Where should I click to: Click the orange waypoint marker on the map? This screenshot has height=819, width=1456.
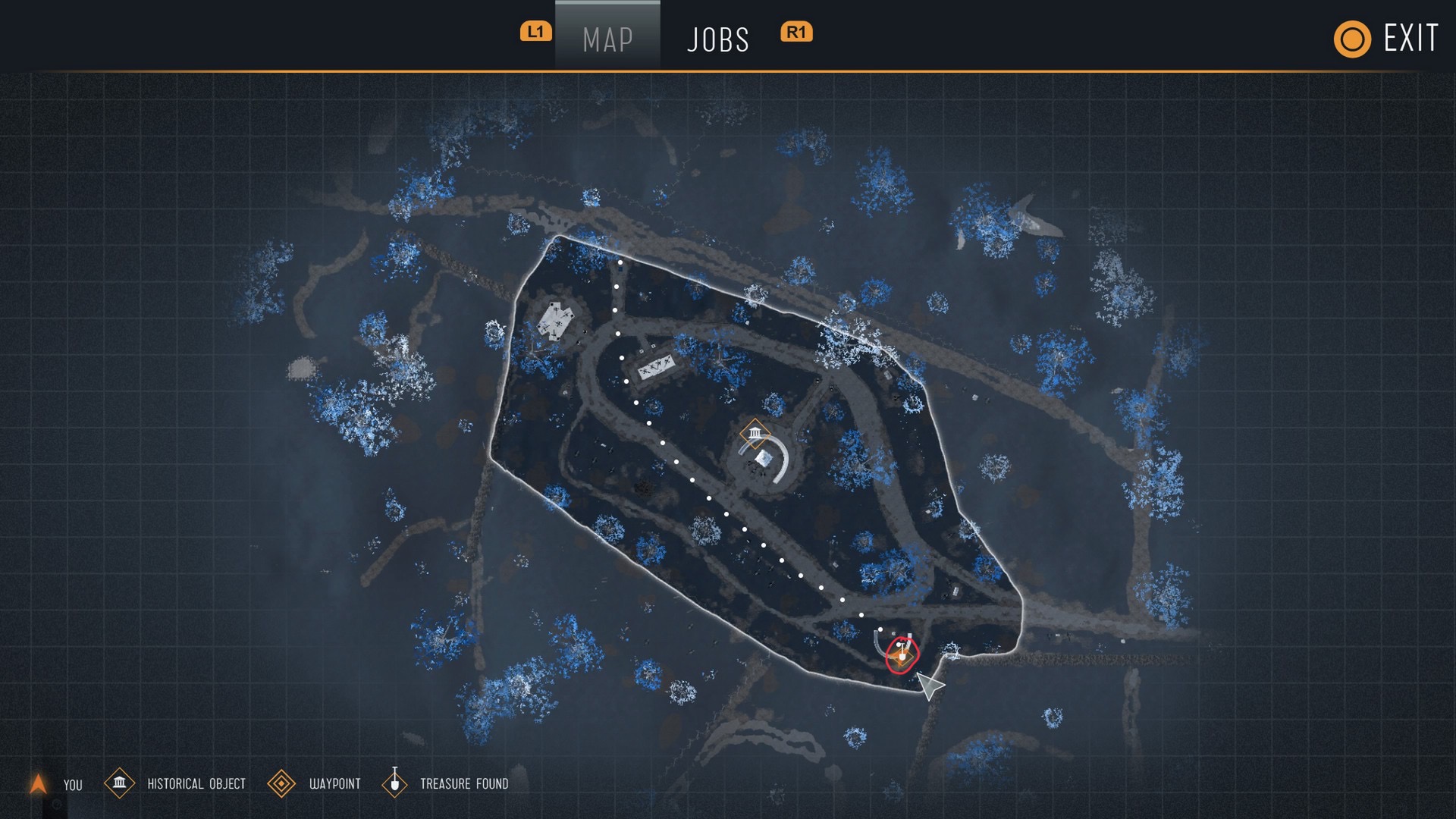point(902,657)
